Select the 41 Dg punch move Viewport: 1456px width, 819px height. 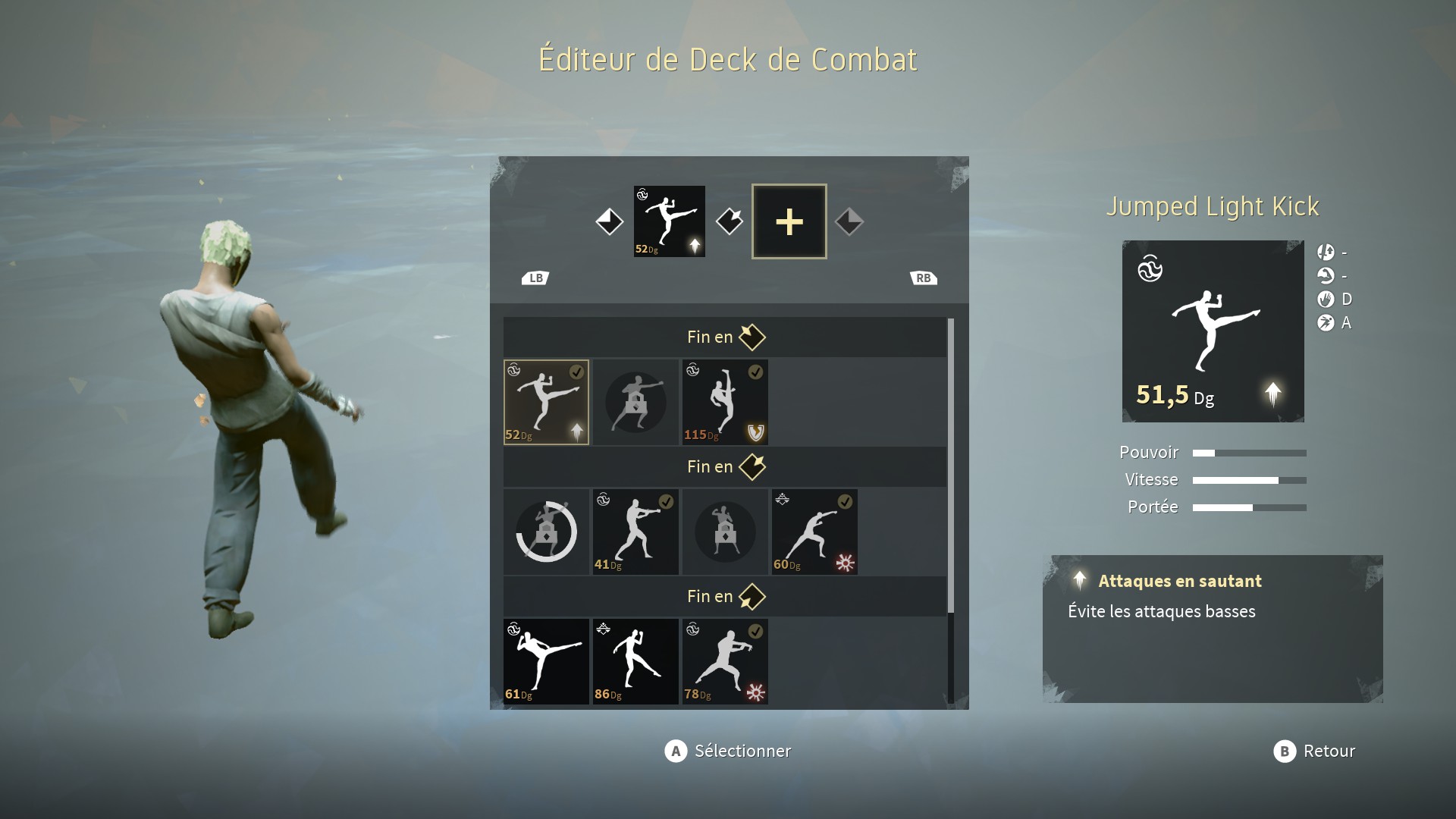tap(635, 531)
